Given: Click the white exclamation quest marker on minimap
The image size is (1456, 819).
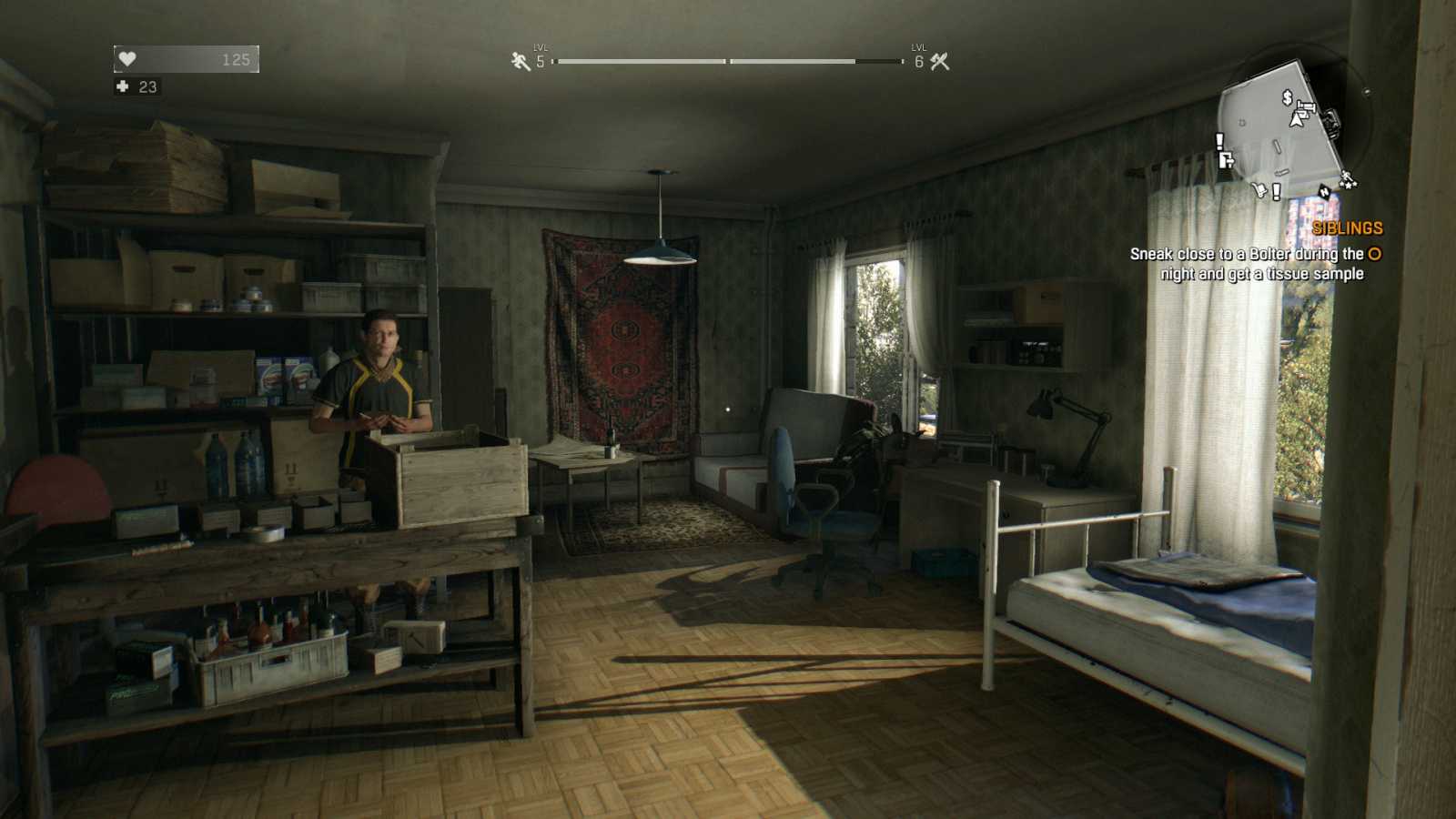Looking at the screenshot, I should (1219, 142).
